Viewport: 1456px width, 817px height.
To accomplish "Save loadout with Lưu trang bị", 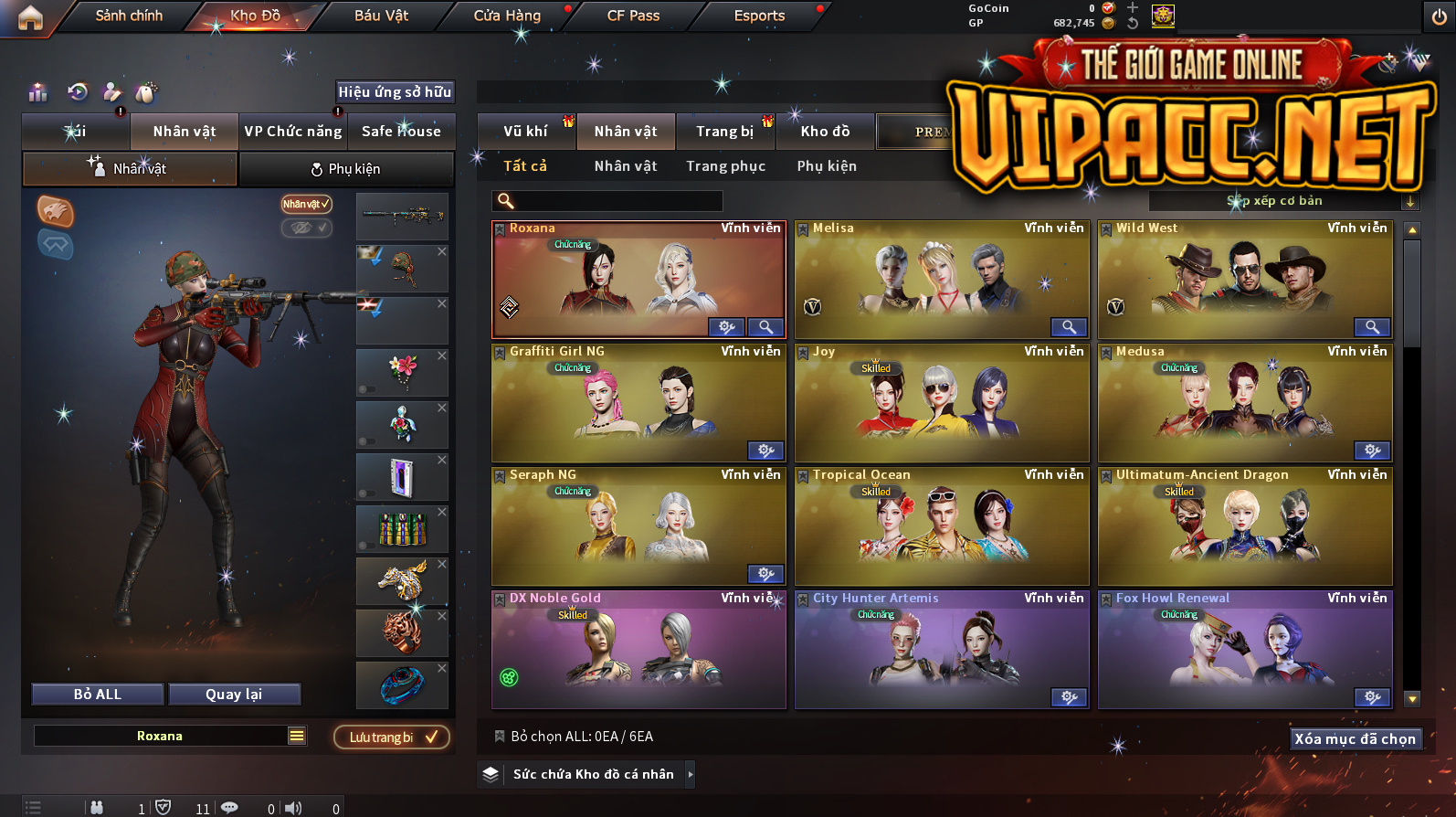I will [392, 737].
